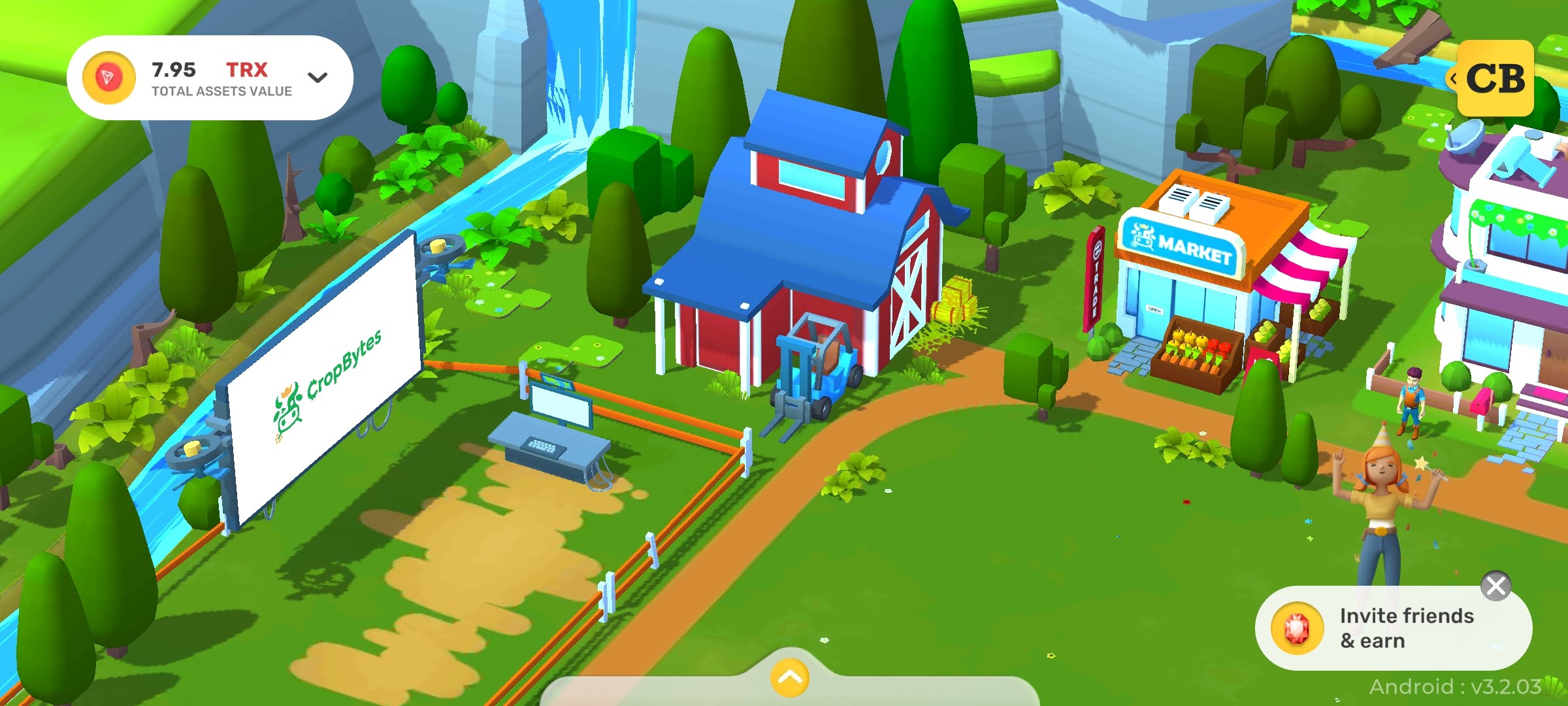Screen dimensions: 1568x706
Task: Close the Invite friends banner
Action: [x=1495, y=586]
